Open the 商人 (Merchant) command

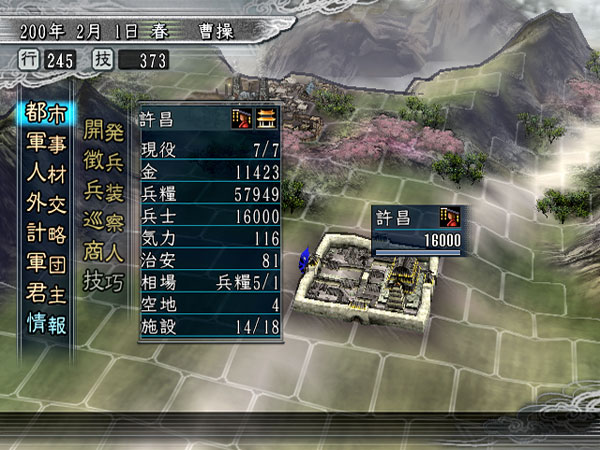coord(106,248)
